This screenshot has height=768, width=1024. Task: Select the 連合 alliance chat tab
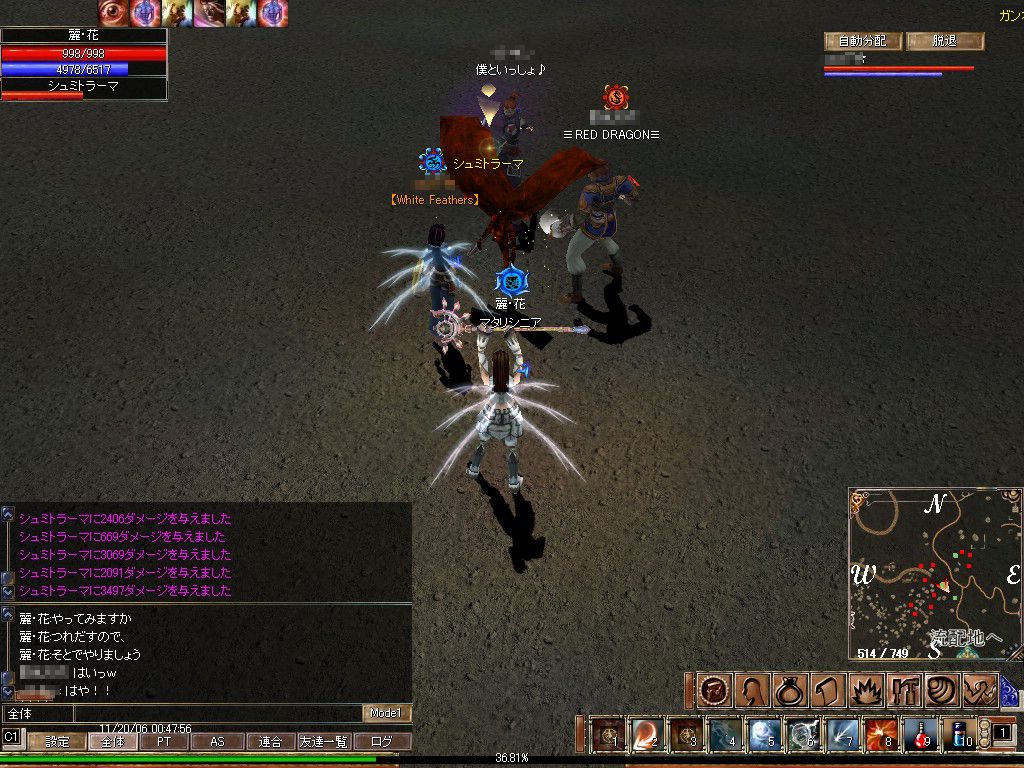pyautogui.click(x=270, y=742)
